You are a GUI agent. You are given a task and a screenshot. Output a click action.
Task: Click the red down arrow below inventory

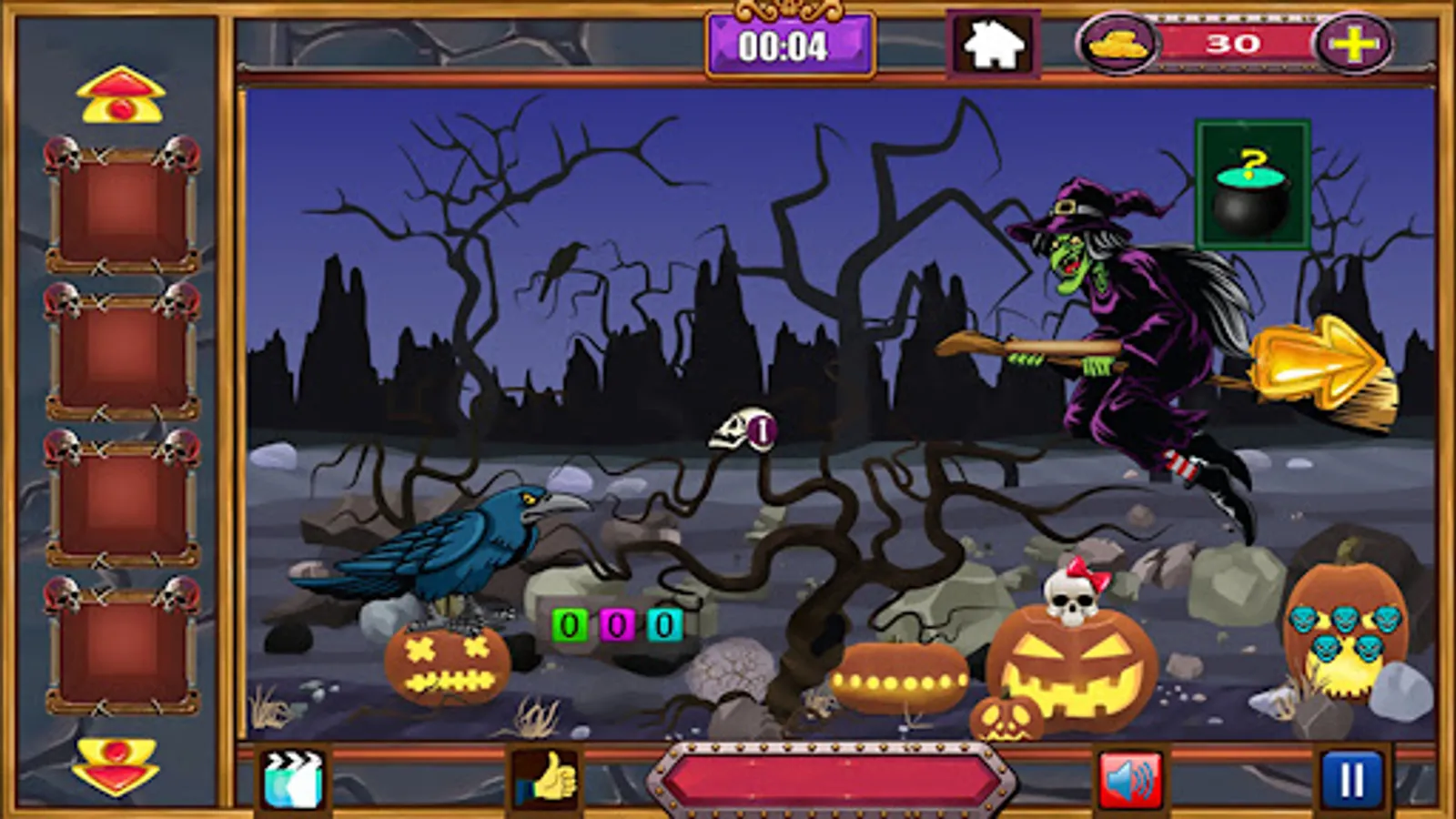pyautogui.click(x=118, y=767)
